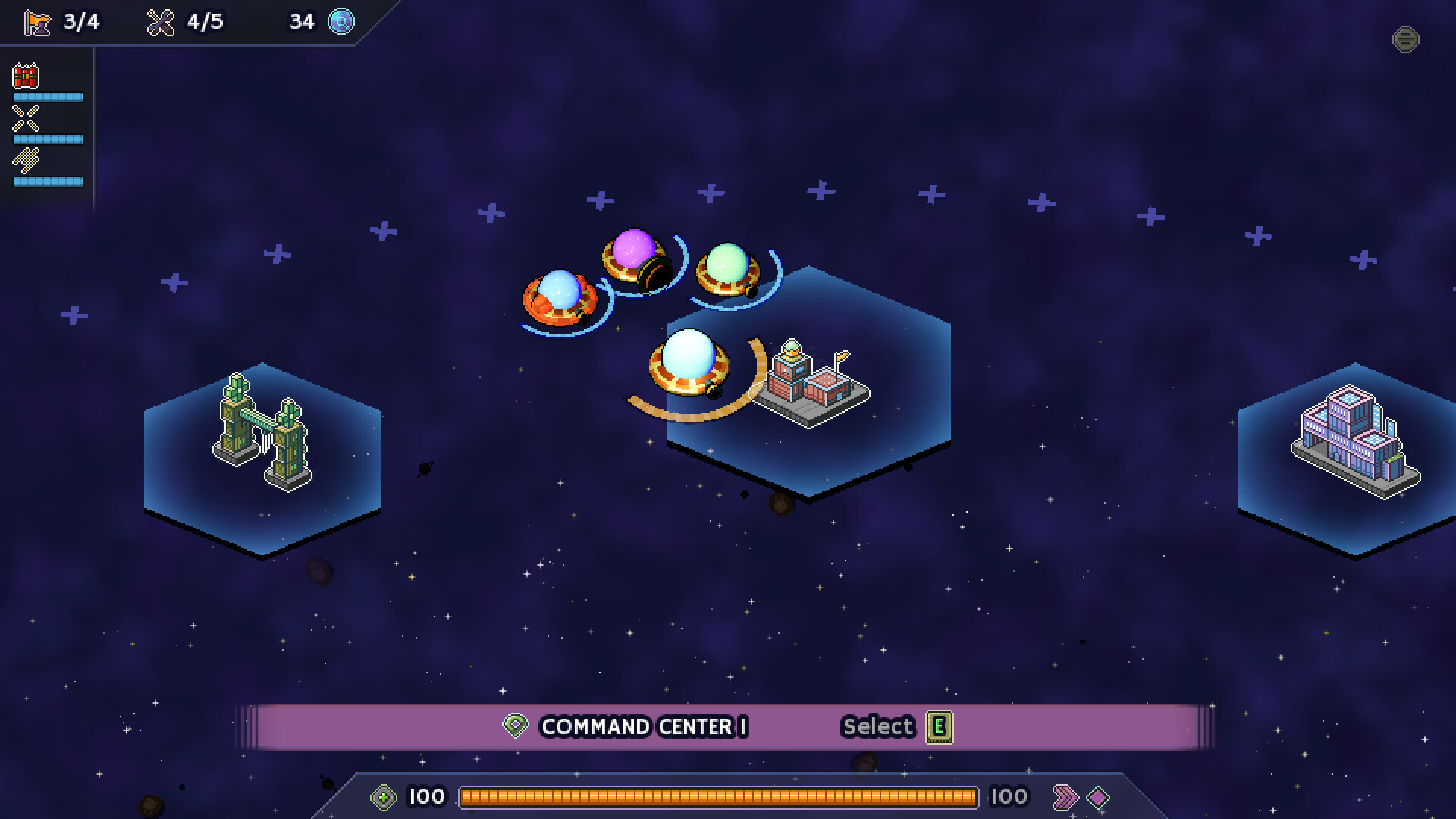Open the left hex with the green gate structure
Viewport: 1456px width, 819px height.
(x=262, y=432)
